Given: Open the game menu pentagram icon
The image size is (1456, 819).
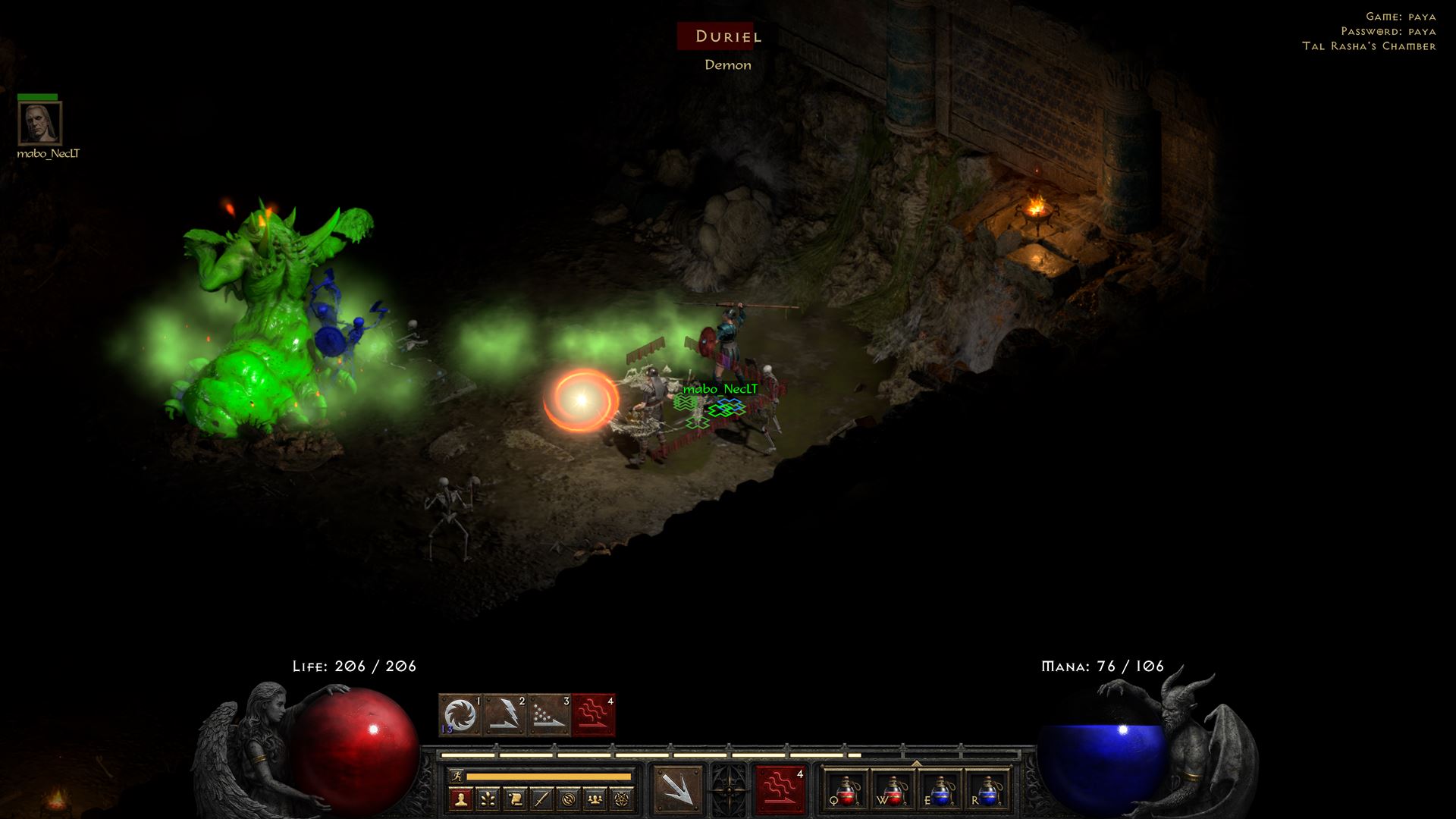Looking at the screenshot, I should pos(623,799).
